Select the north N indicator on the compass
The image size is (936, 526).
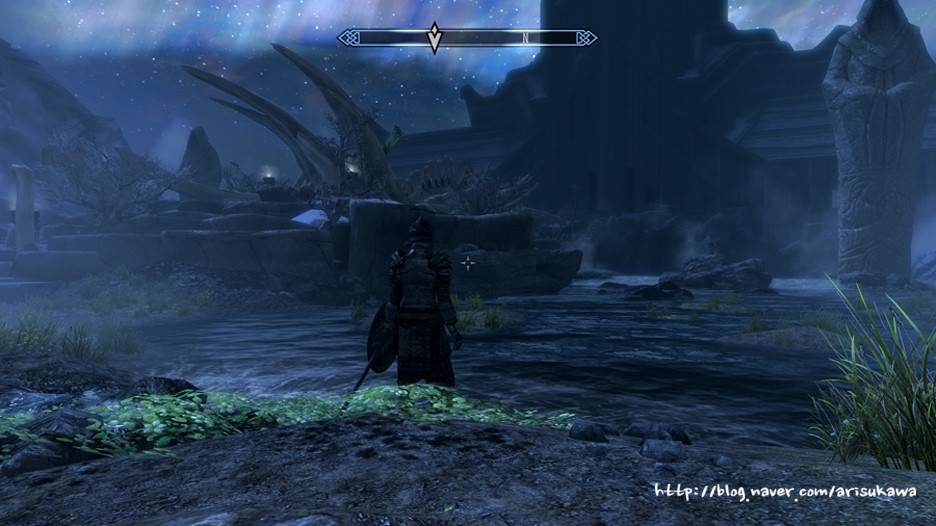[525, 38]
